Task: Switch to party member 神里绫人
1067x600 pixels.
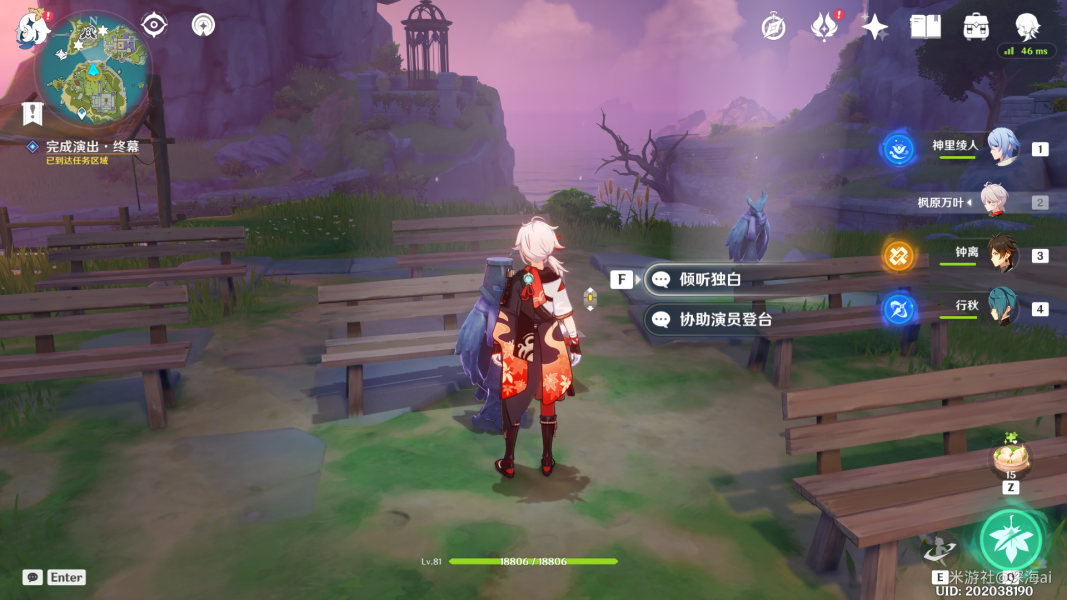Action: pos(1002,148)
